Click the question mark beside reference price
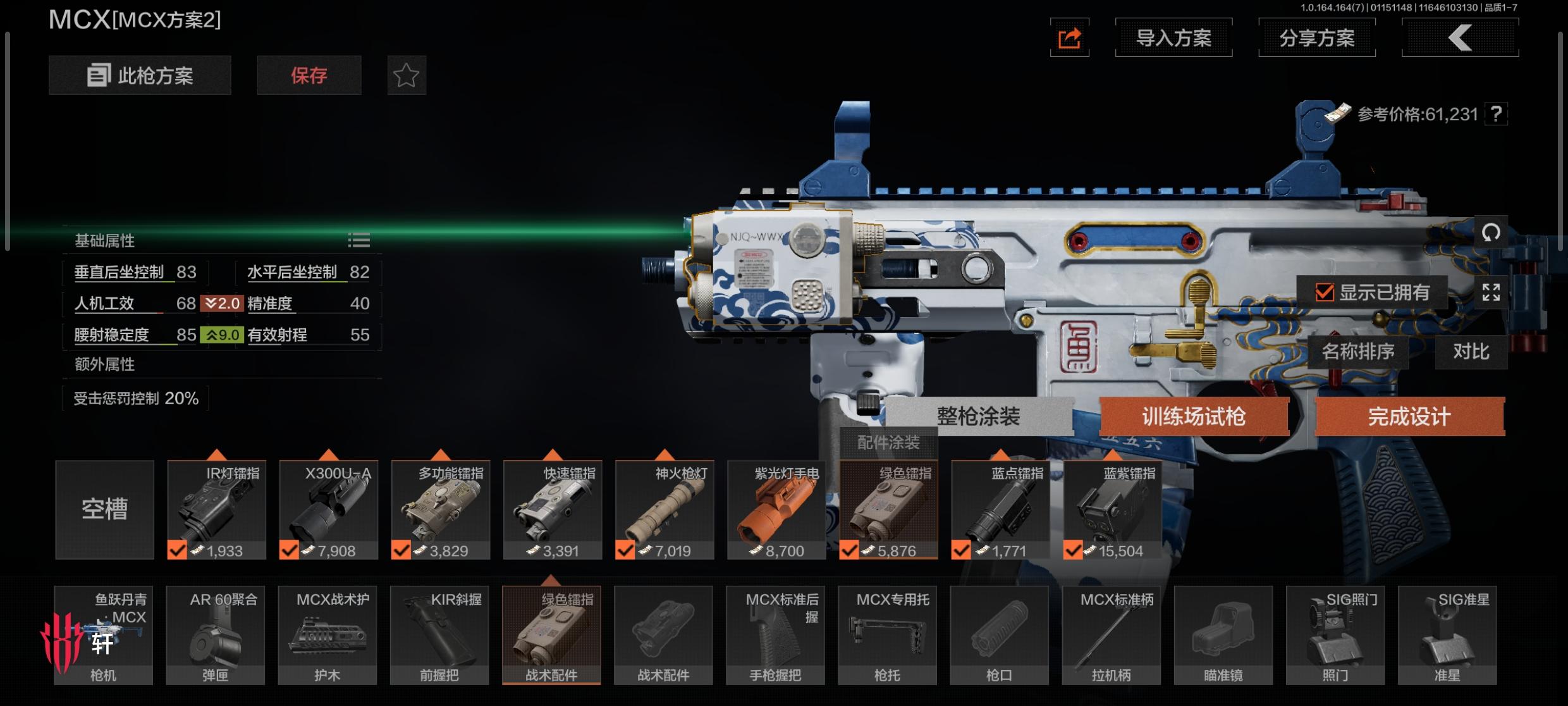Viewport: 1568px width, 706px height. point(1496,115)
